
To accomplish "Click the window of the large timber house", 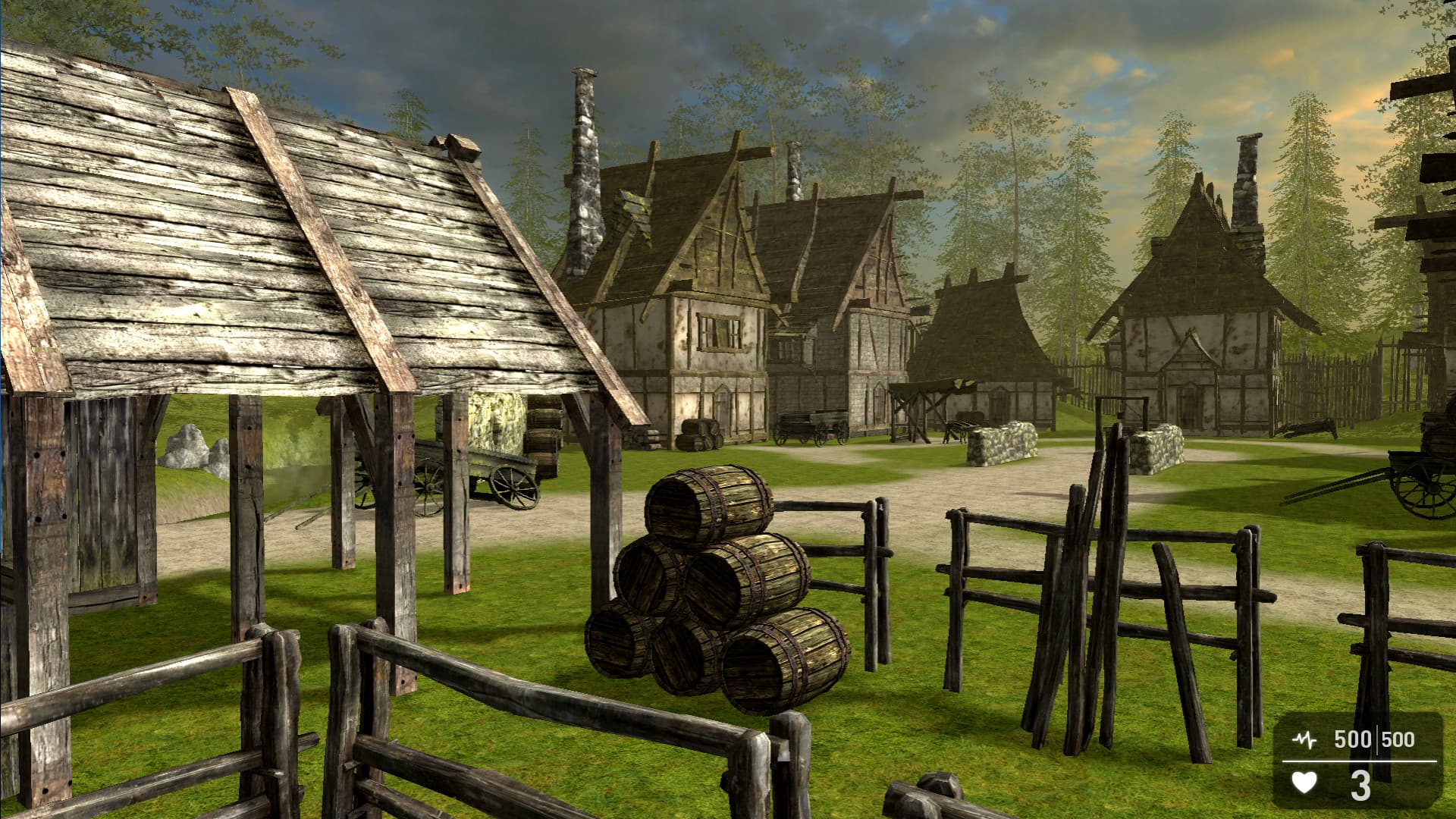I will (x=720, y=331).
